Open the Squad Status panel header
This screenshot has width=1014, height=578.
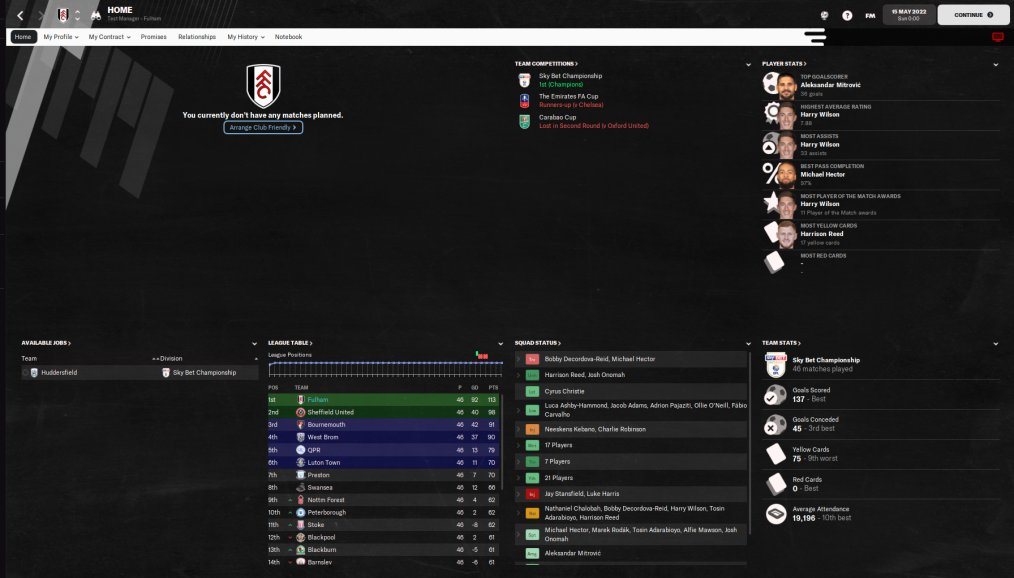pos(537,343)
